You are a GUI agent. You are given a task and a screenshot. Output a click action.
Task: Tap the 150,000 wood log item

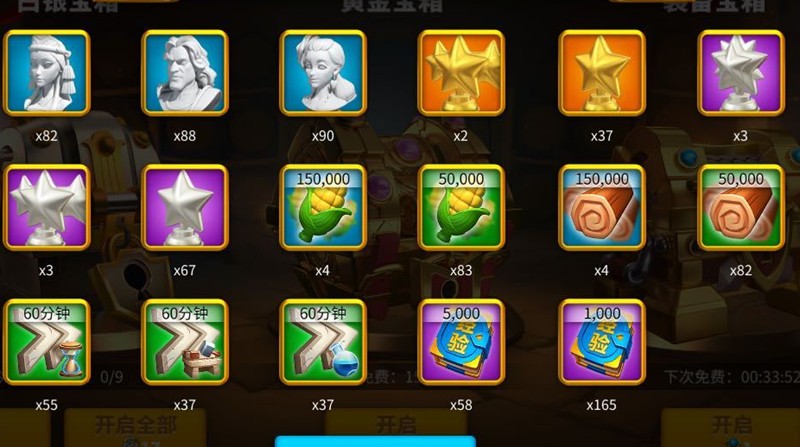(x=601, y=207)
